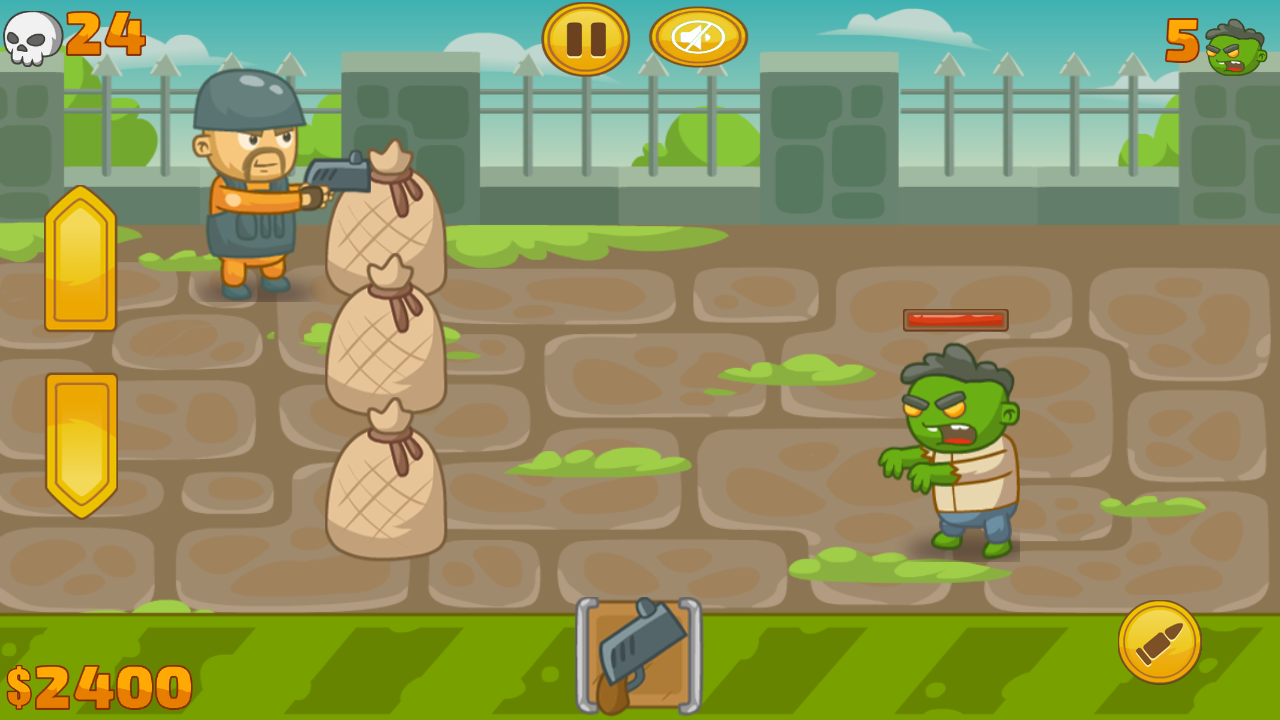Click the remaining zombies count 5

pos(1183,40)
